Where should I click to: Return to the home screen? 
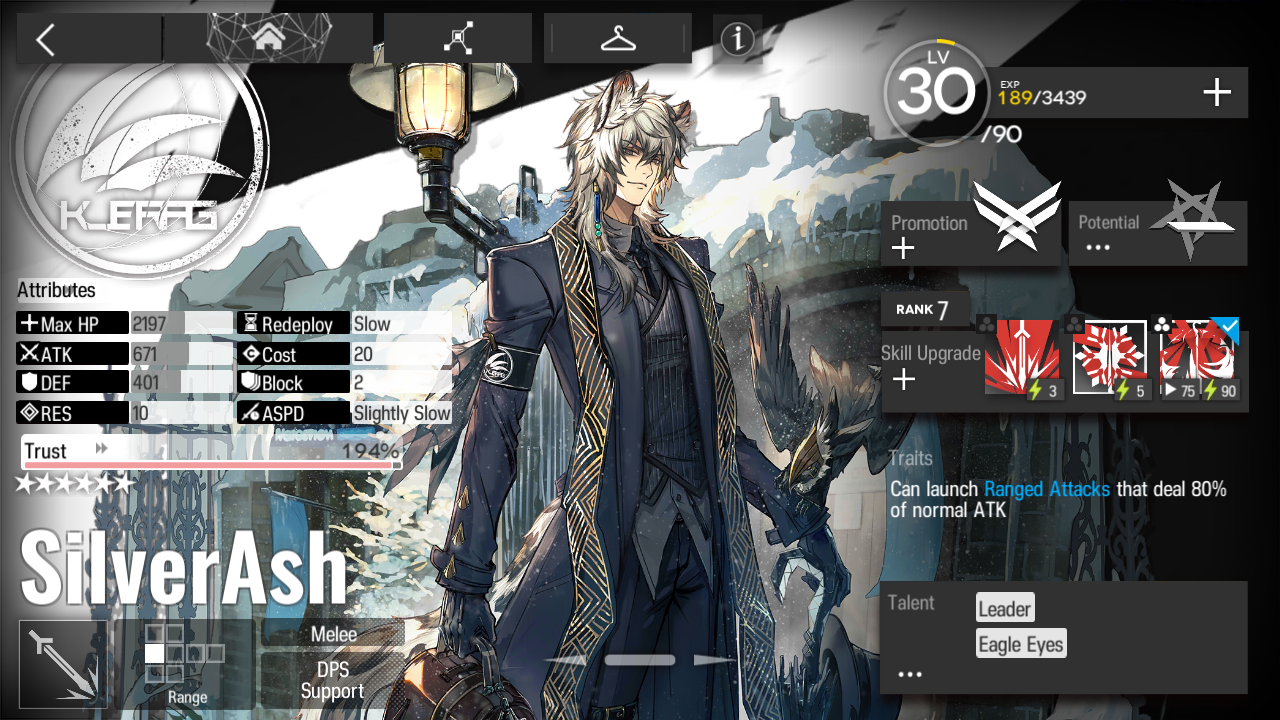pos(267,39)
